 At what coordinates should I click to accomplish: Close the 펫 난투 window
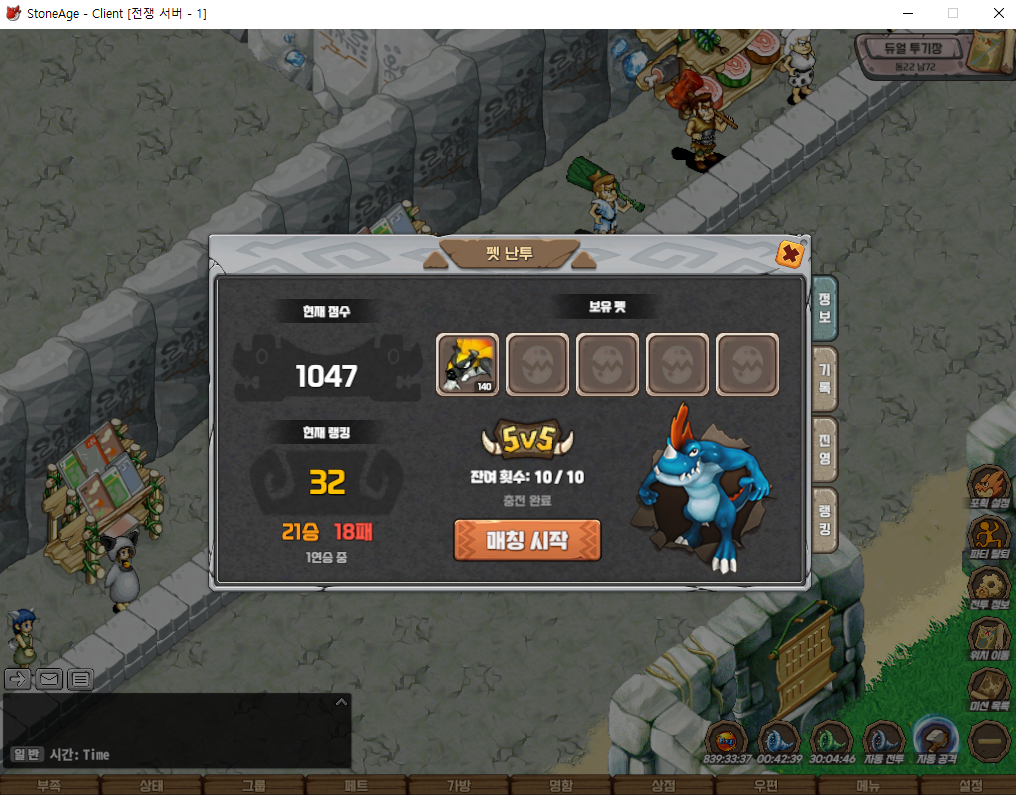click(x=790, y=255)
